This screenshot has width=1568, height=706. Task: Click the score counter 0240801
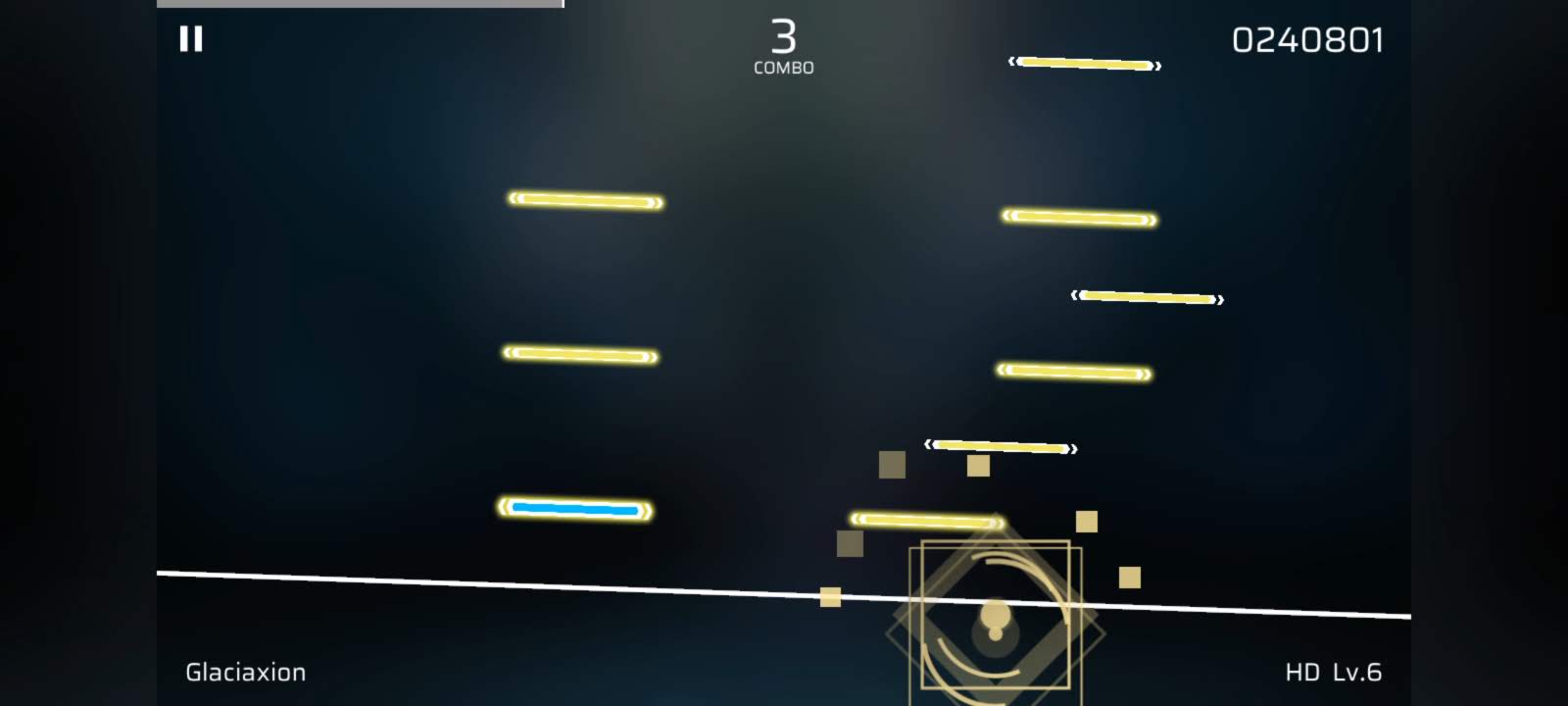coord(1308,40)
